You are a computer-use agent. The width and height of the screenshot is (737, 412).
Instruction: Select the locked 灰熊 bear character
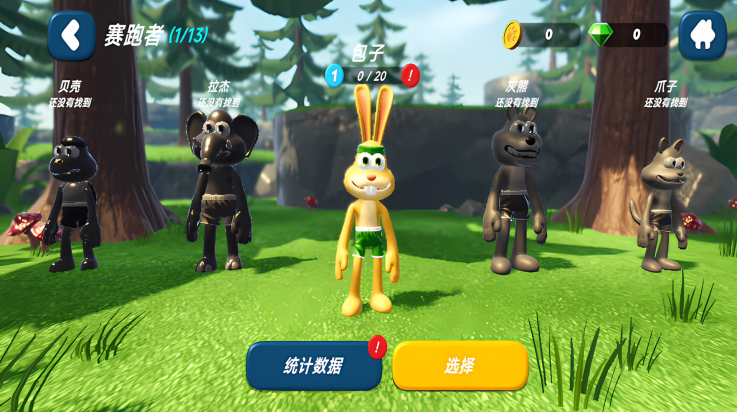(515, 190)
